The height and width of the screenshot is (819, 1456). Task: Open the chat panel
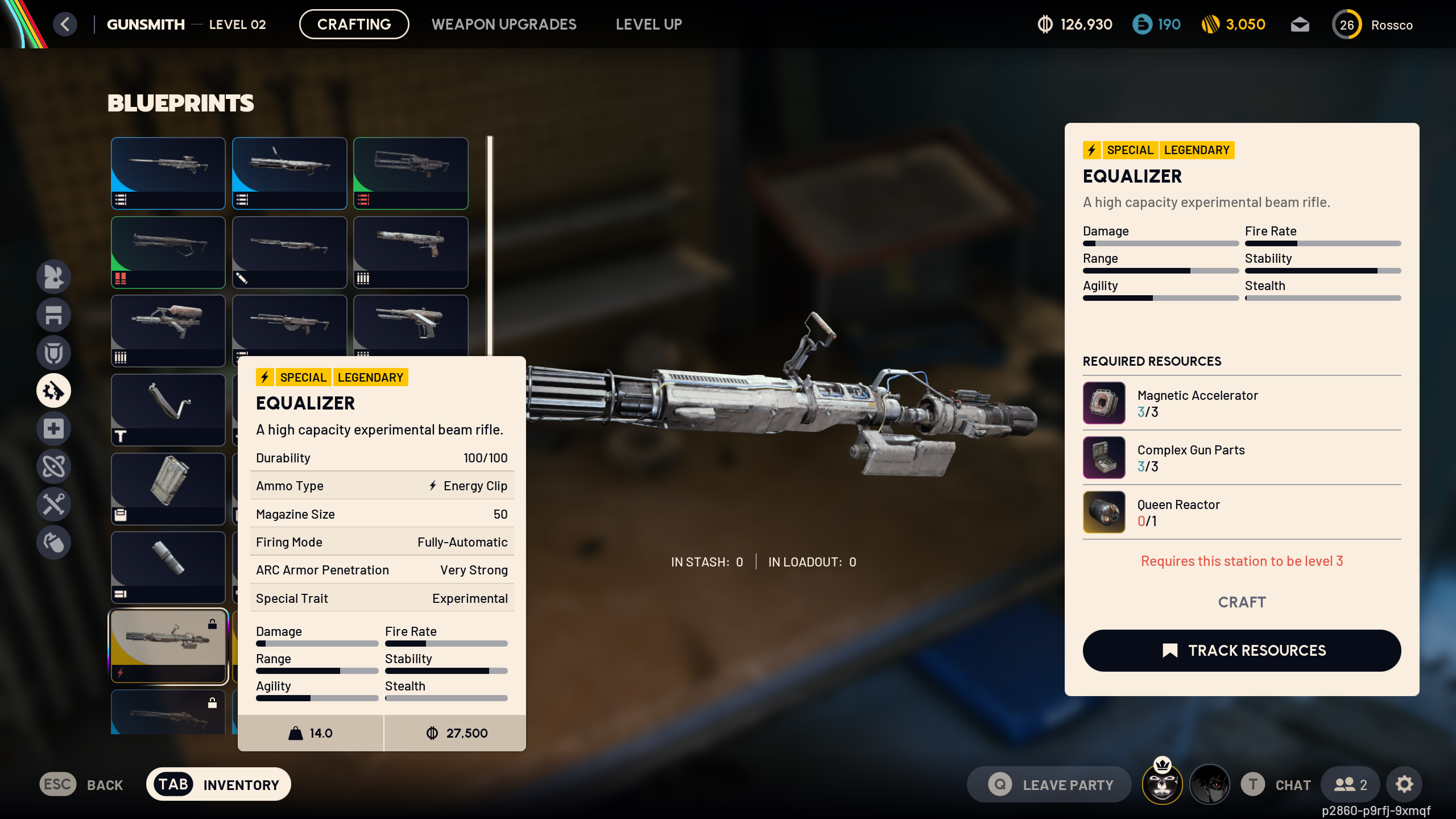pyautogui.click(x=1276, y=784)
